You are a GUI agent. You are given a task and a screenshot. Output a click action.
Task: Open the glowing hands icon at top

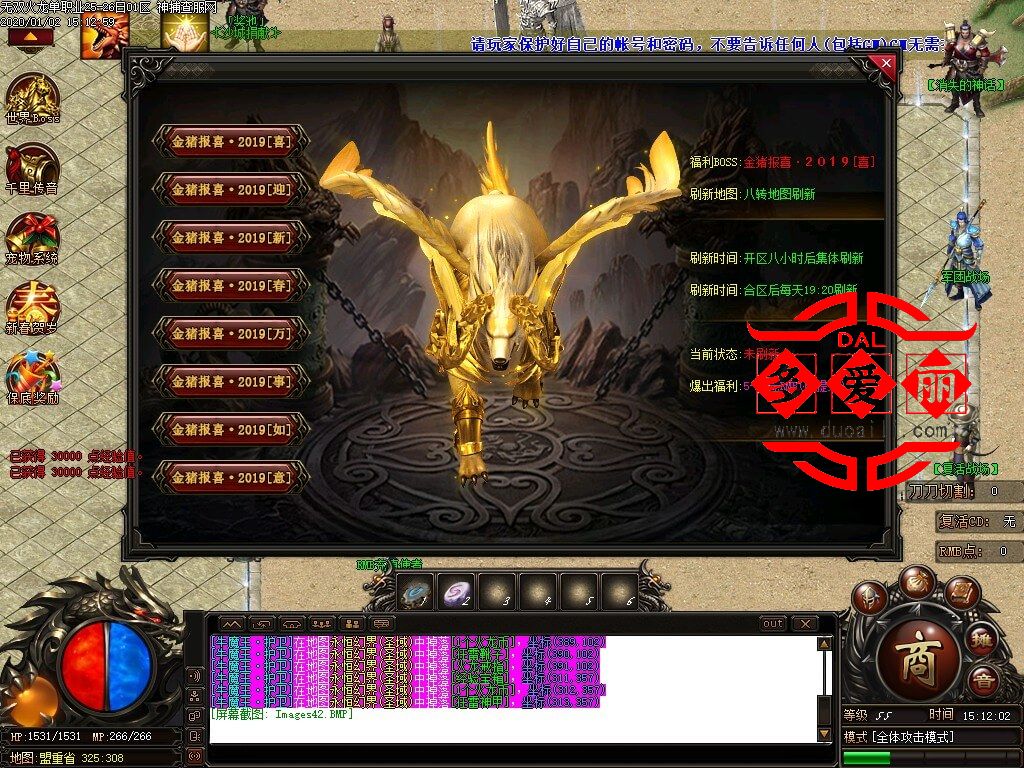pos(184,36)
